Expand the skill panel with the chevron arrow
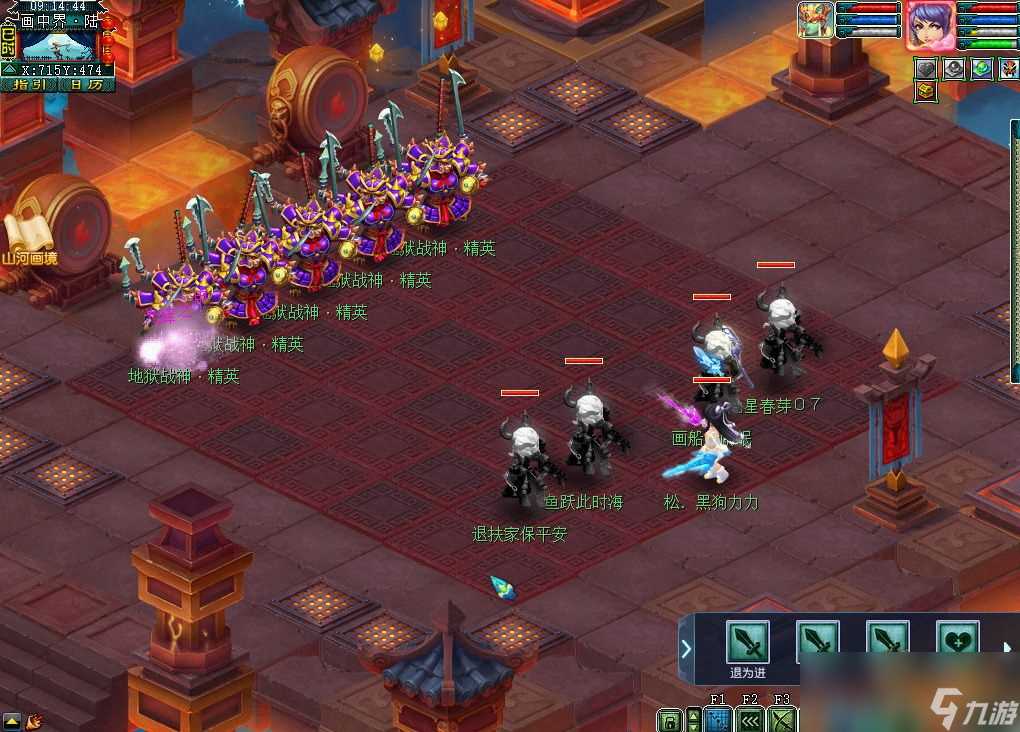1020x732 pixels. [x=686, y=648]
